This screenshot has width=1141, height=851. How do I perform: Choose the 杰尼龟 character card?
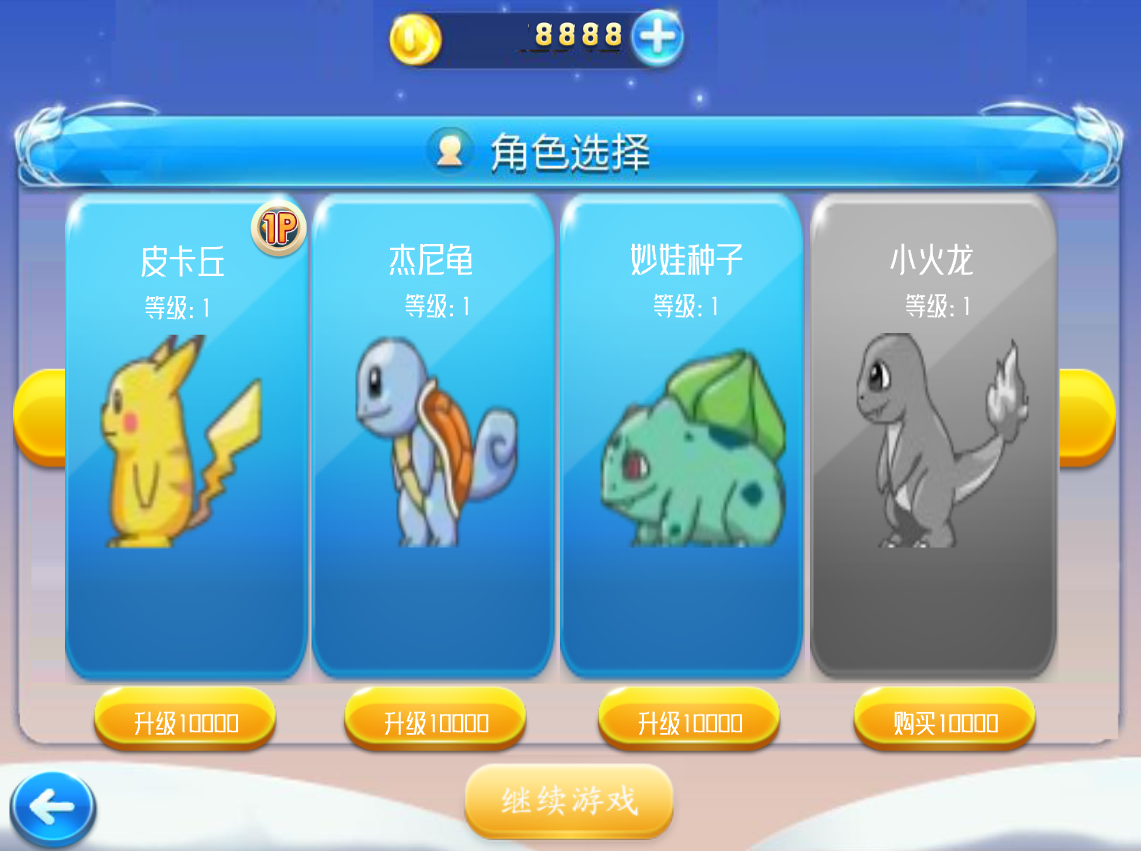(x=432, y=435)
